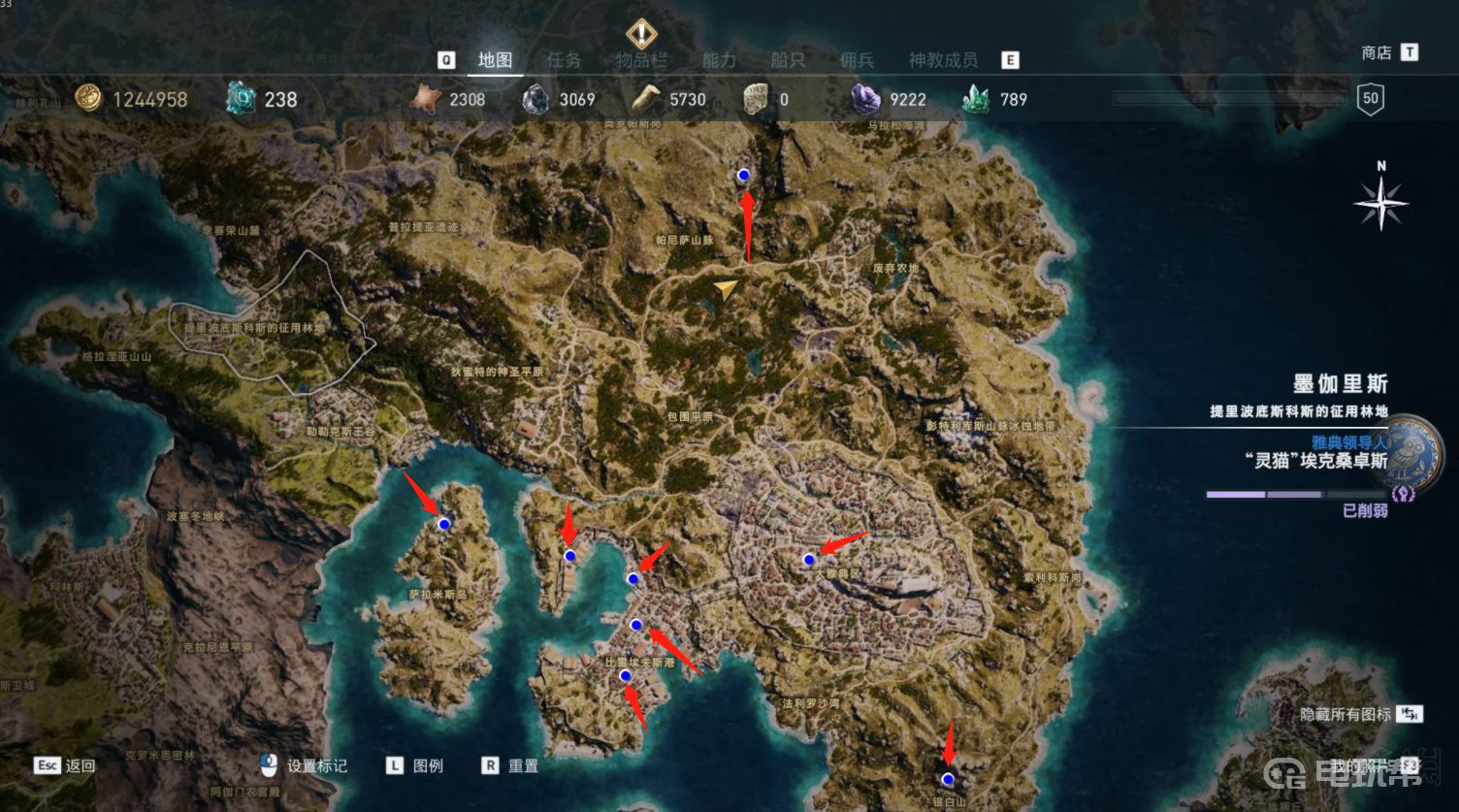
Task: Click the diamond exclamation alert icon
Action: click(x=641, y=34)
